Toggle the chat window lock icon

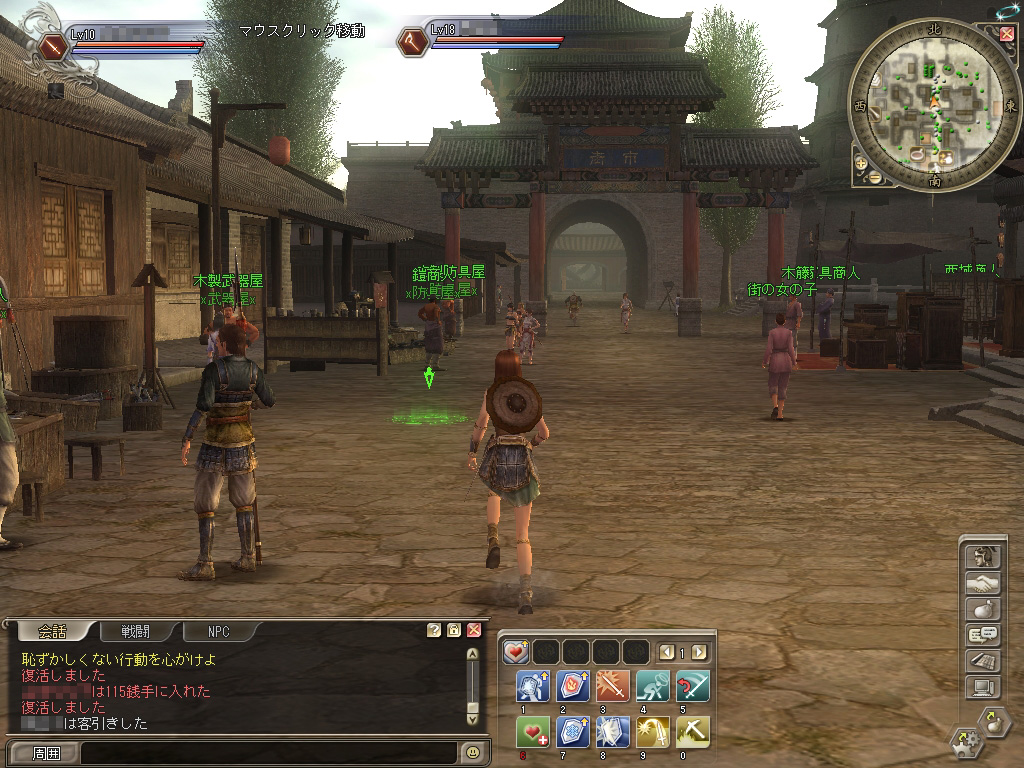point(454,630)
